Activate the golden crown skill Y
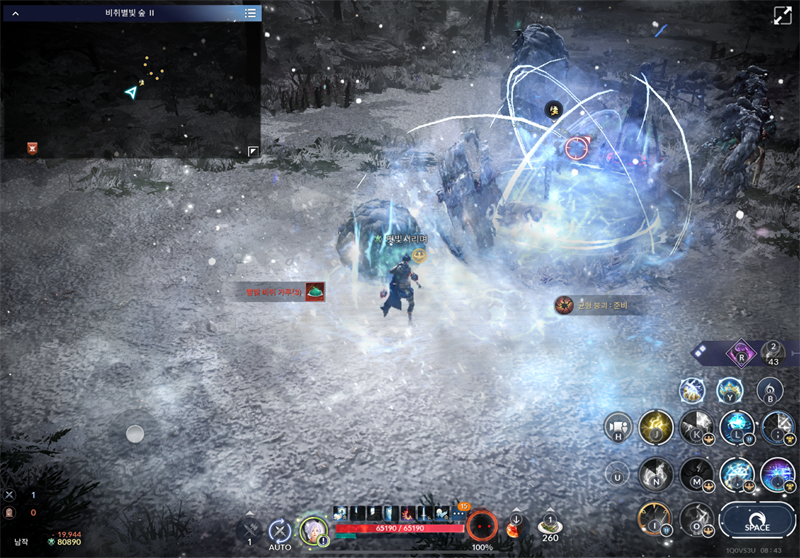 [x=729, y=389]
